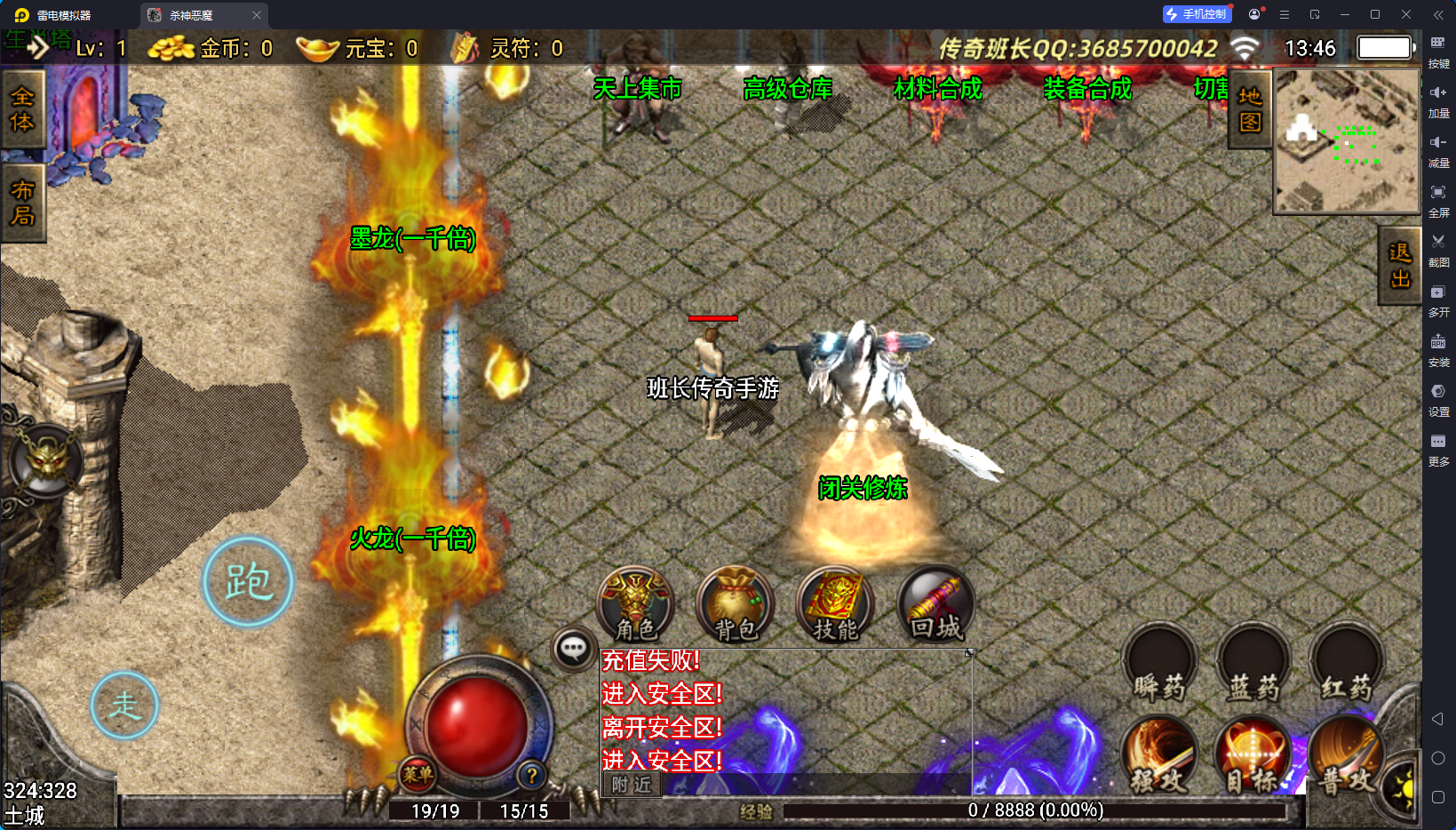
Task: Toggle the 跑 run button
Action: coord(248,582)
